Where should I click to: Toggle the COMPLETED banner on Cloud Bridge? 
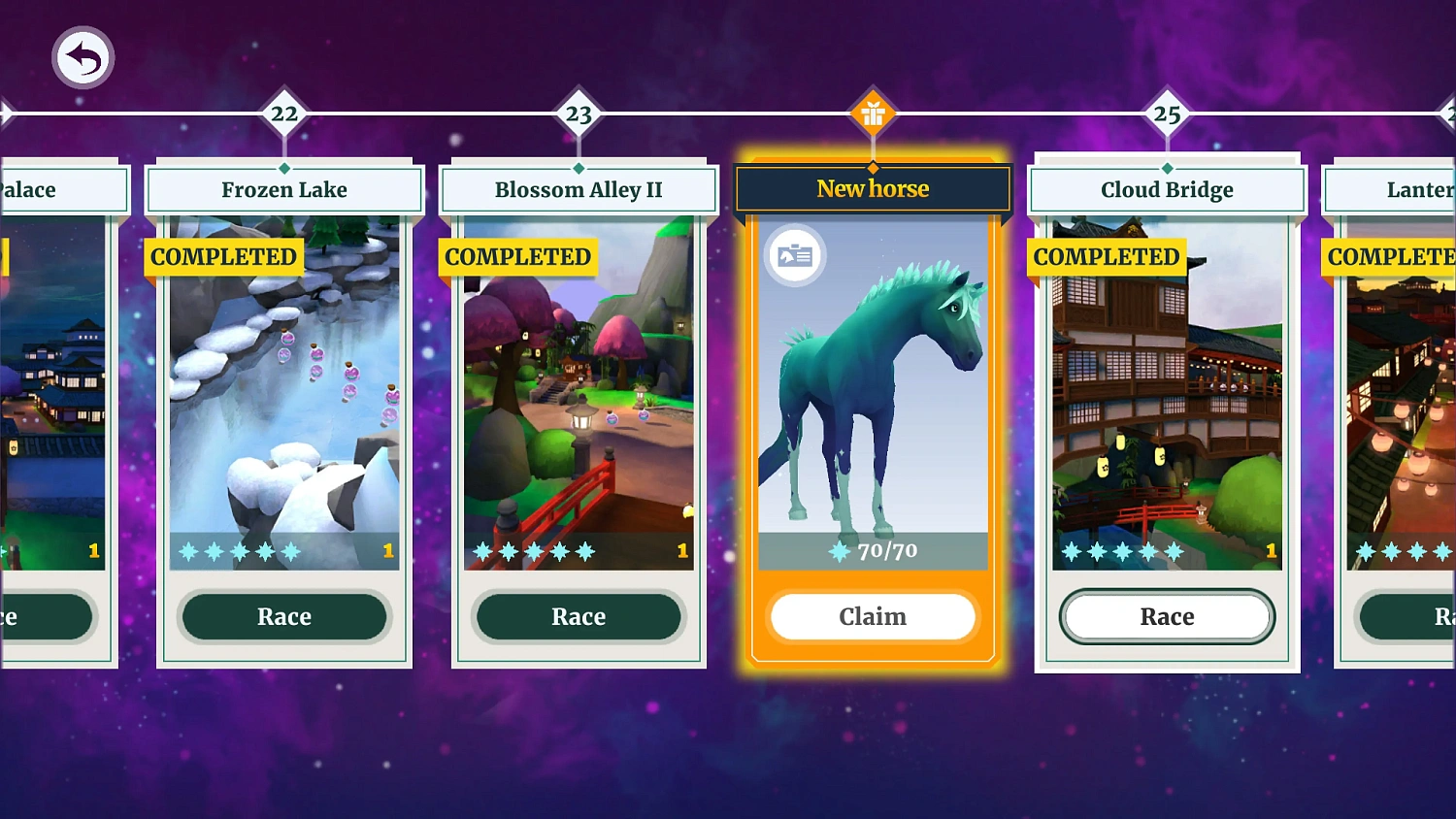1106,257
